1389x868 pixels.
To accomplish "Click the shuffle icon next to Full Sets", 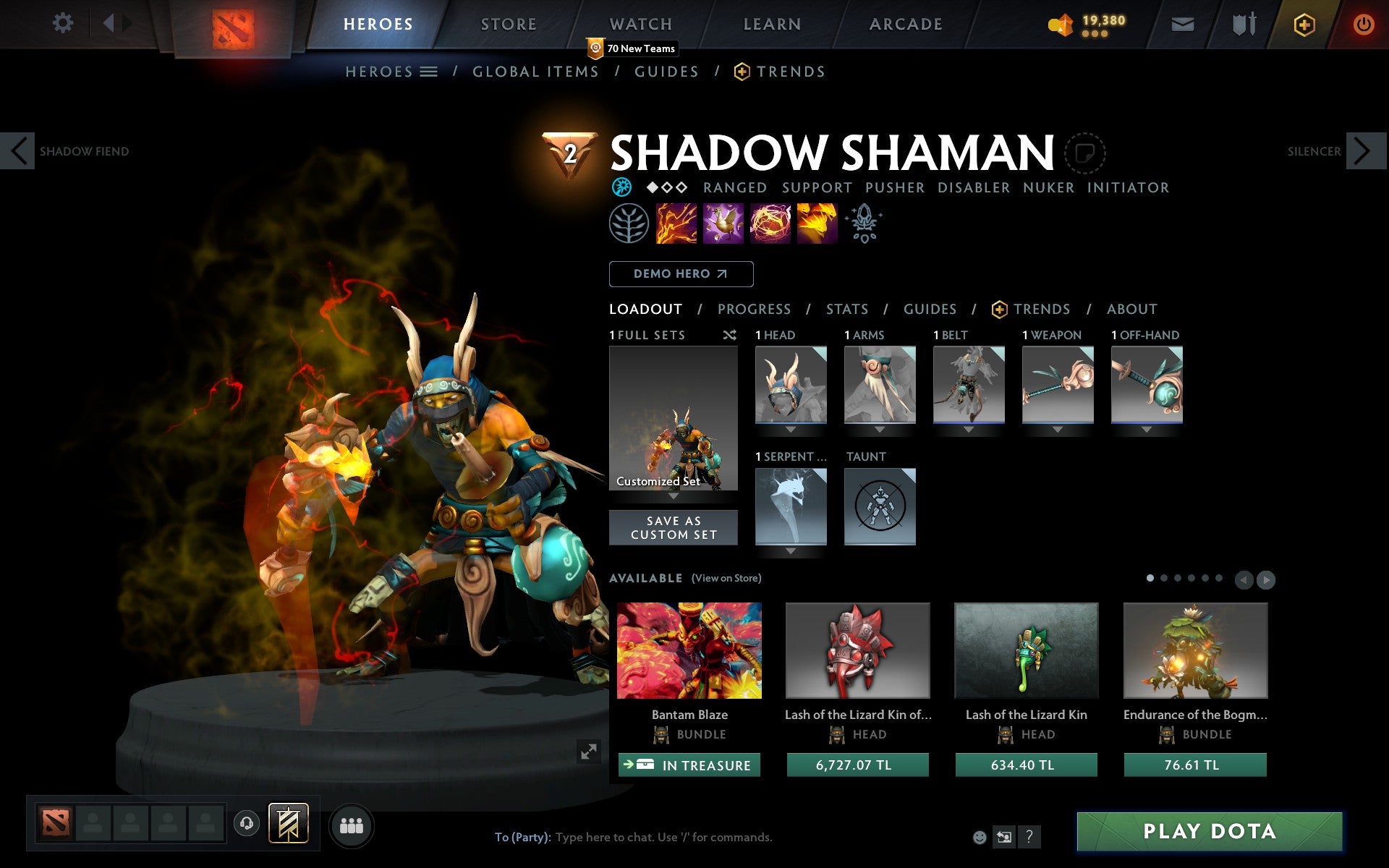I will (x=729, y=335).
